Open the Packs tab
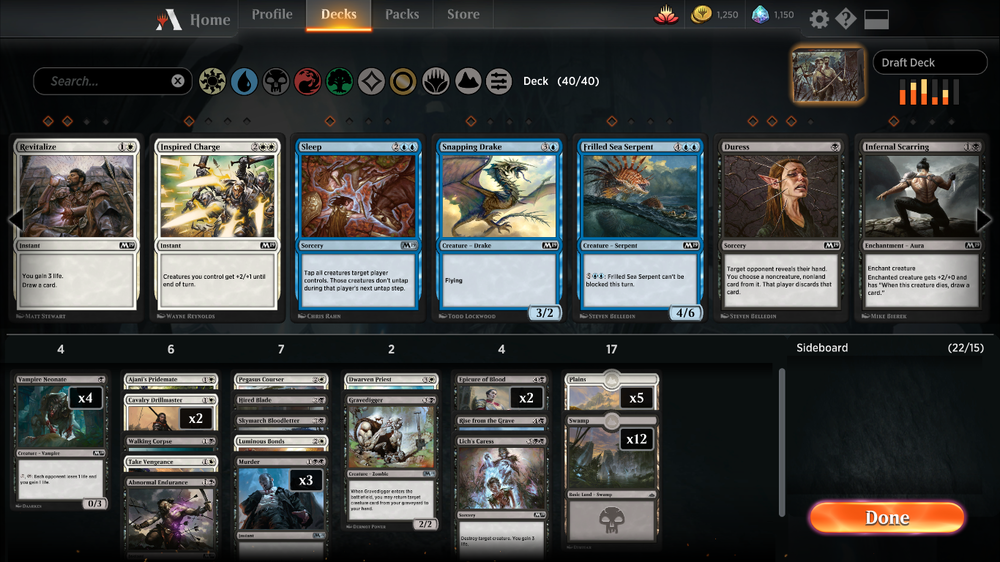This screenshot has height=562, width=1000. [402, 15]
